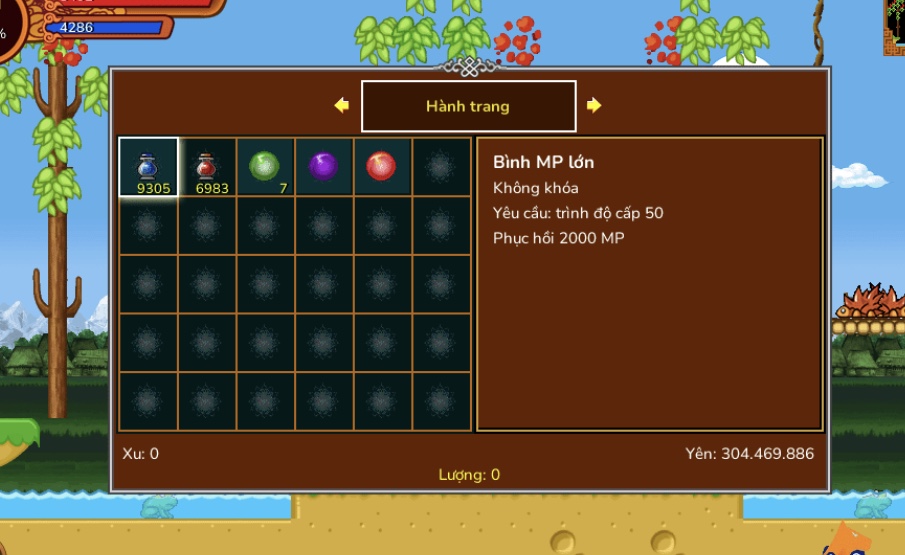The width and height of the screenshot is (905, 555).
Task: Go to the next panel with right arrow
Action: 594,105
